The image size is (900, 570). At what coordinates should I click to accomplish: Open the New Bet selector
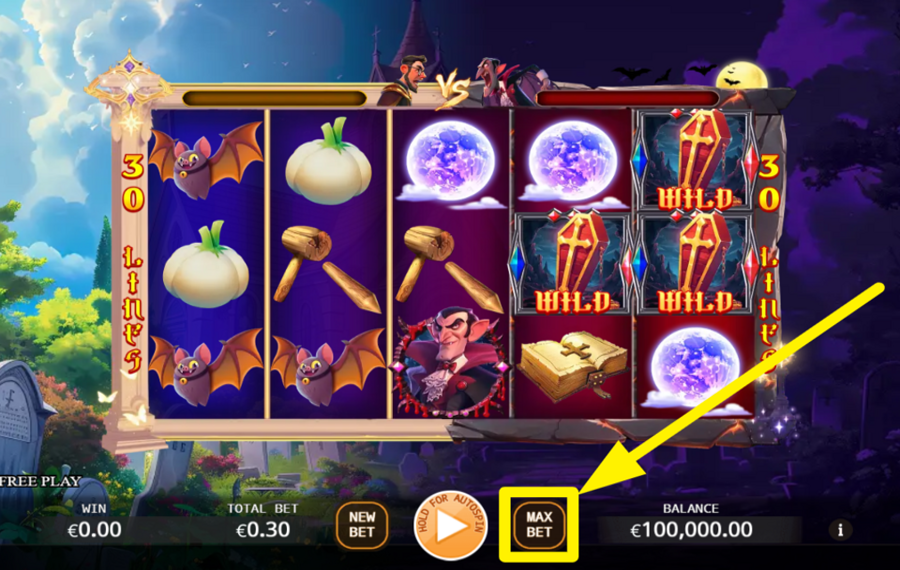point(362,524)
